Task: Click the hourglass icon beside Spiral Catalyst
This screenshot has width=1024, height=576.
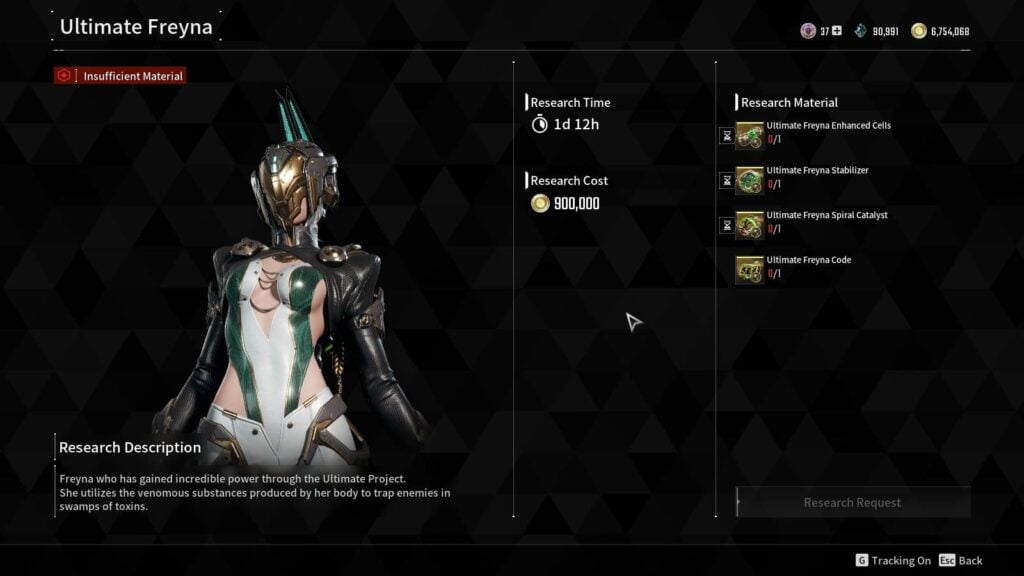Action: pos(727,226)
